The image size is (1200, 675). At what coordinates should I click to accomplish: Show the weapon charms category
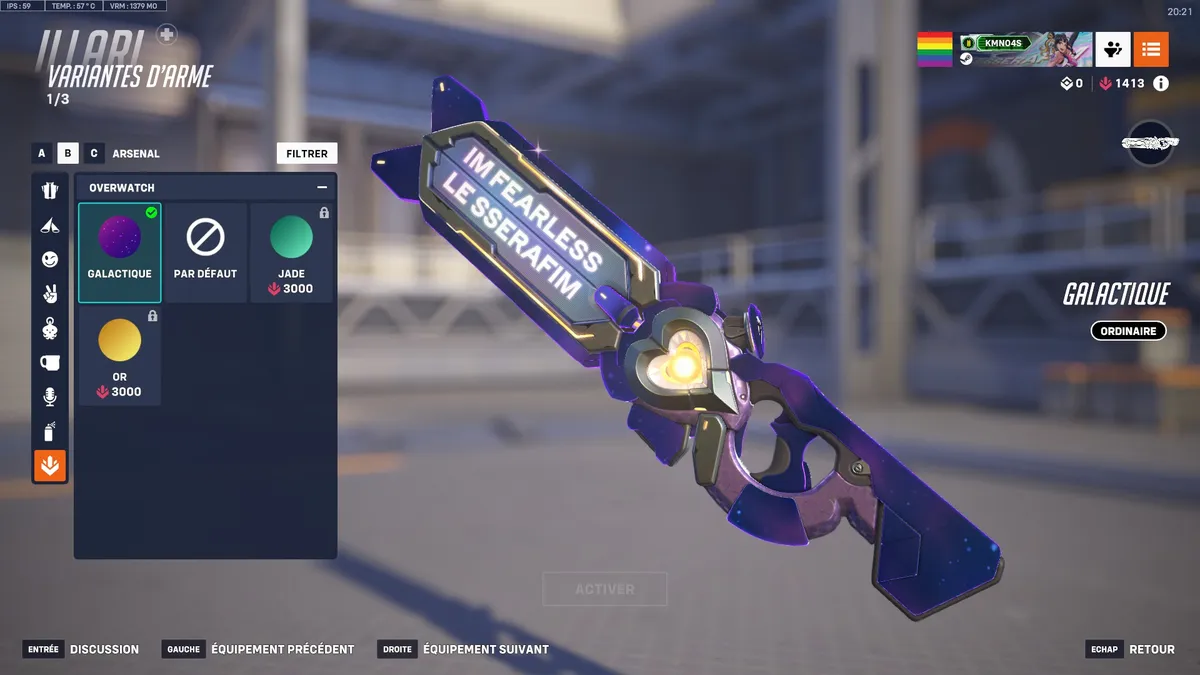[50, 328]
